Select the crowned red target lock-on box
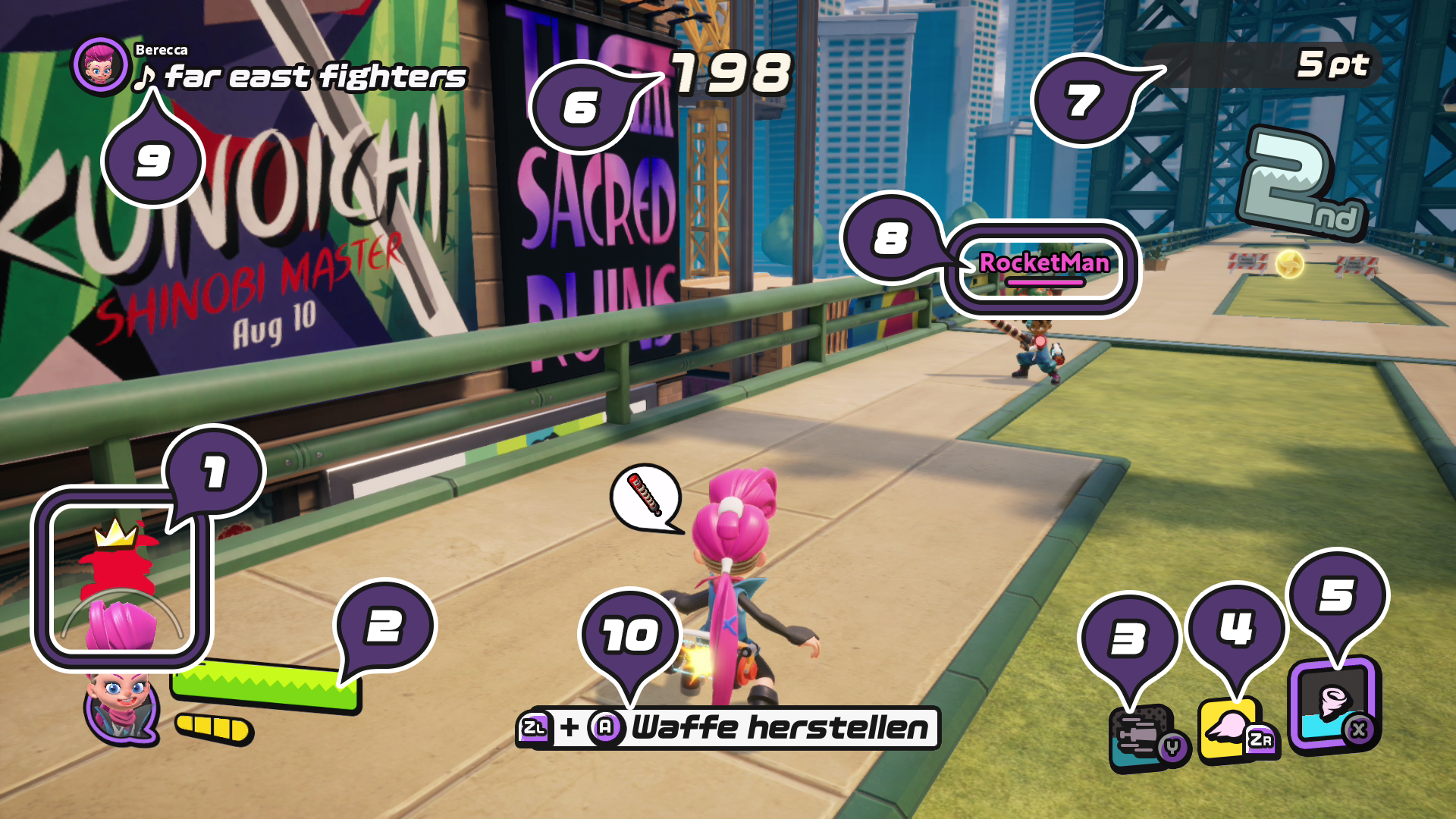The width and height of the screenshot is (1456, 819). pos(121,578)
